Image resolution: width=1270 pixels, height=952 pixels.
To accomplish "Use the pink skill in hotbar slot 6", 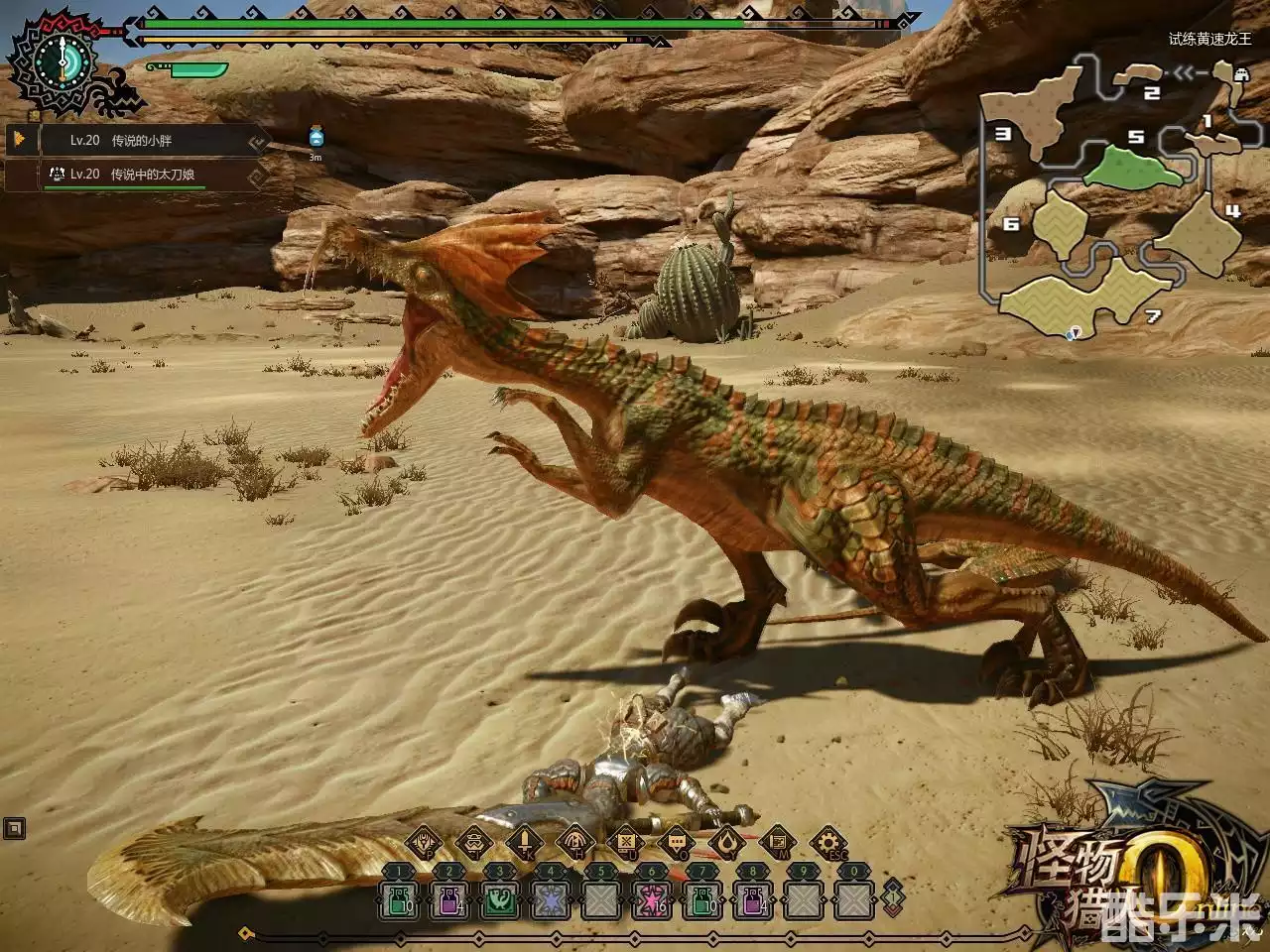I will pos(650,902).
